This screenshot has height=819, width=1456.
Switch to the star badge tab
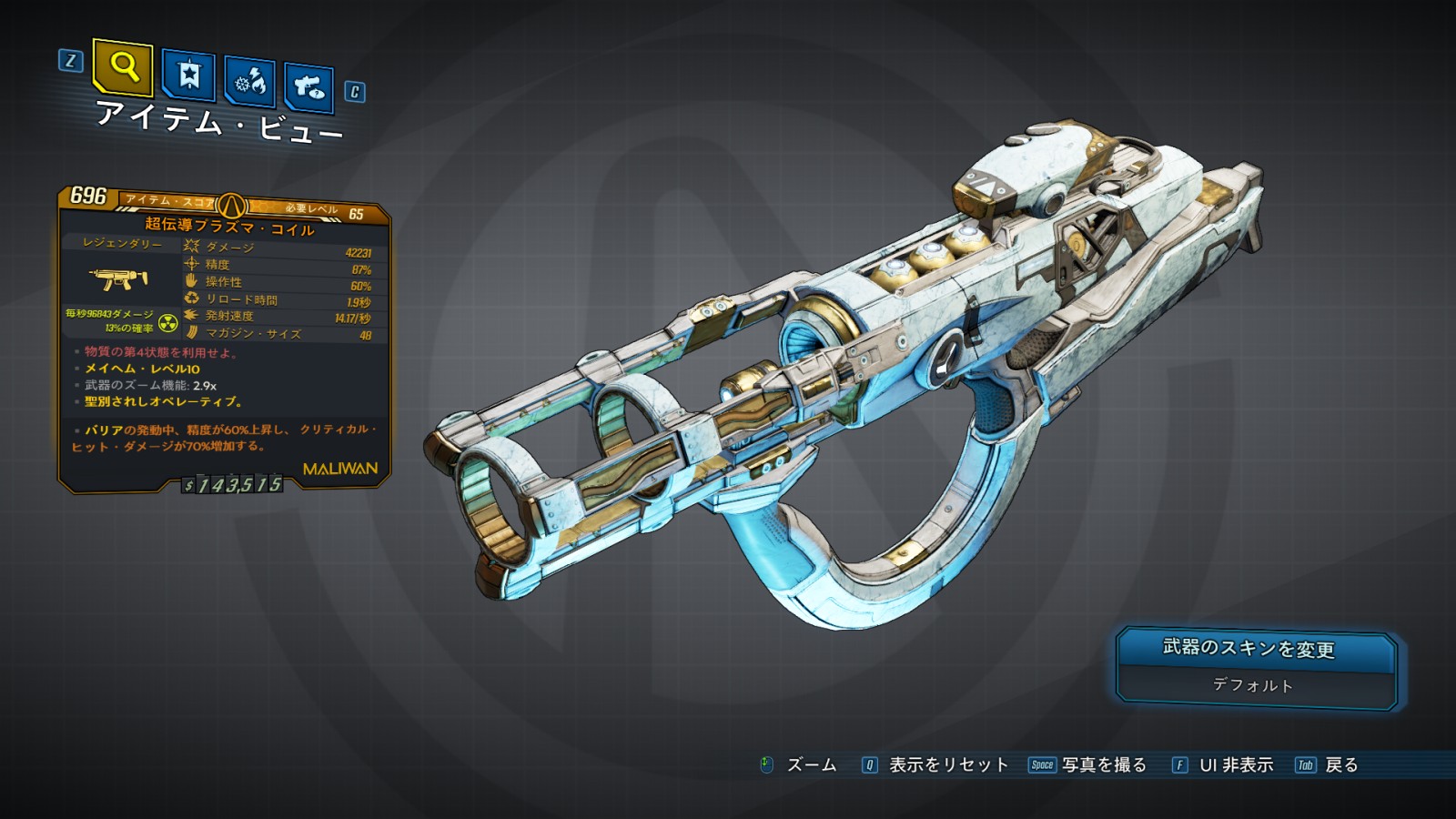188,76
